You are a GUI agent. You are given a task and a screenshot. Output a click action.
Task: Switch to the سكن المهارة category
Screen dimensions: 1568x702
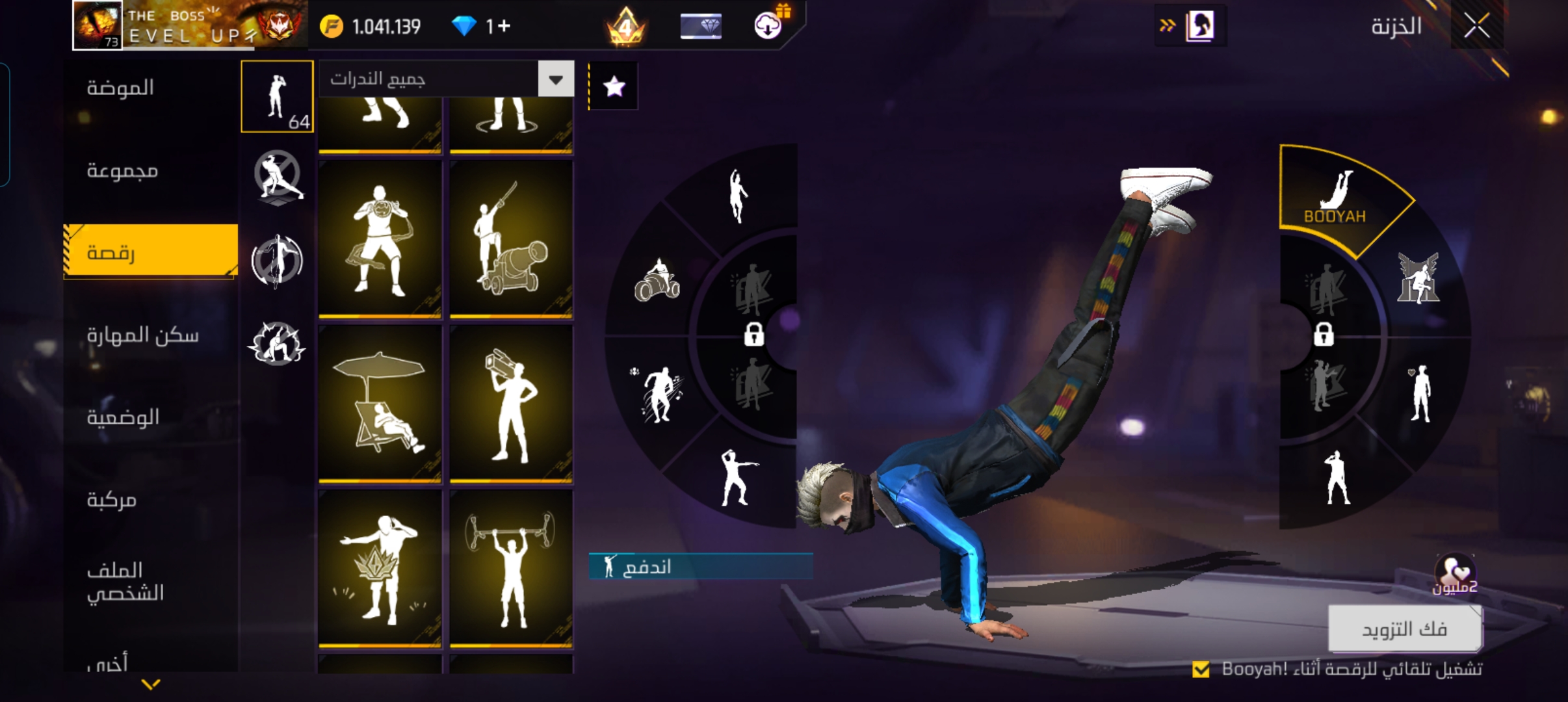[x=142, y=335]
